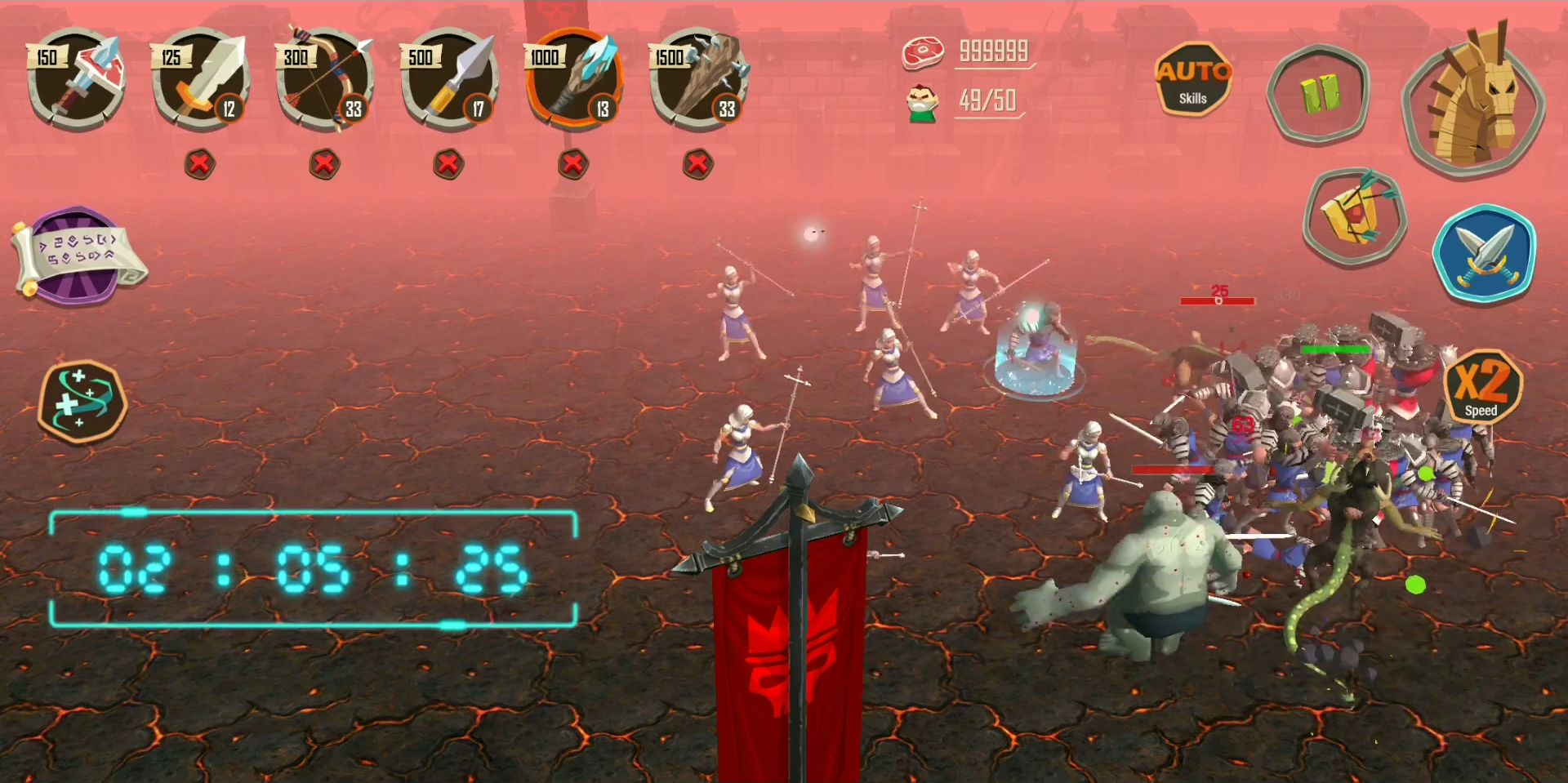Pause the battle
Viewport: 1568px width, 783px height.
pyautogui.click(x=1318, y=92)
